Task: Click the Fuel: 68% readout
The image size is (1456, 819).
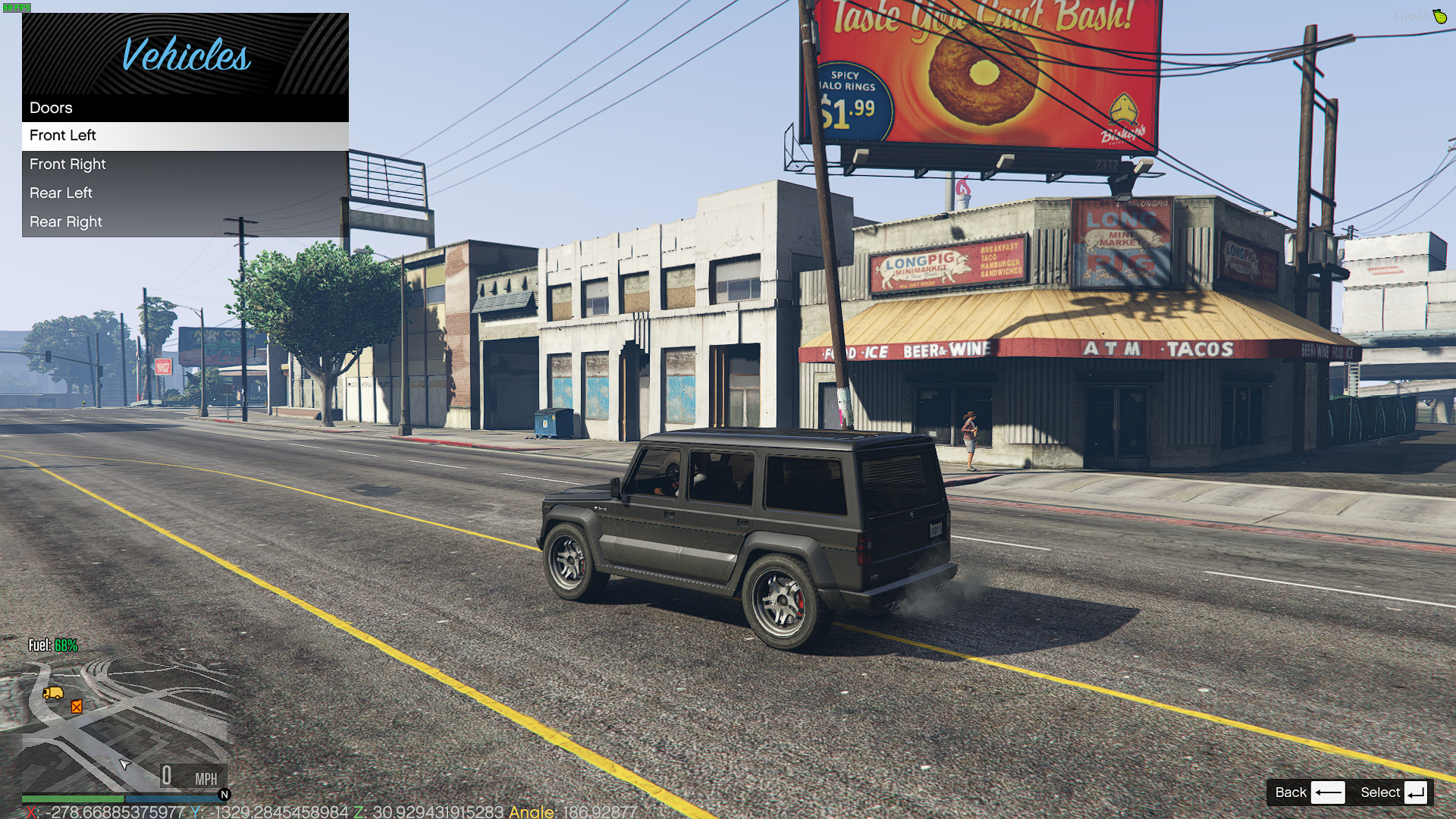Action: (52, 645)
